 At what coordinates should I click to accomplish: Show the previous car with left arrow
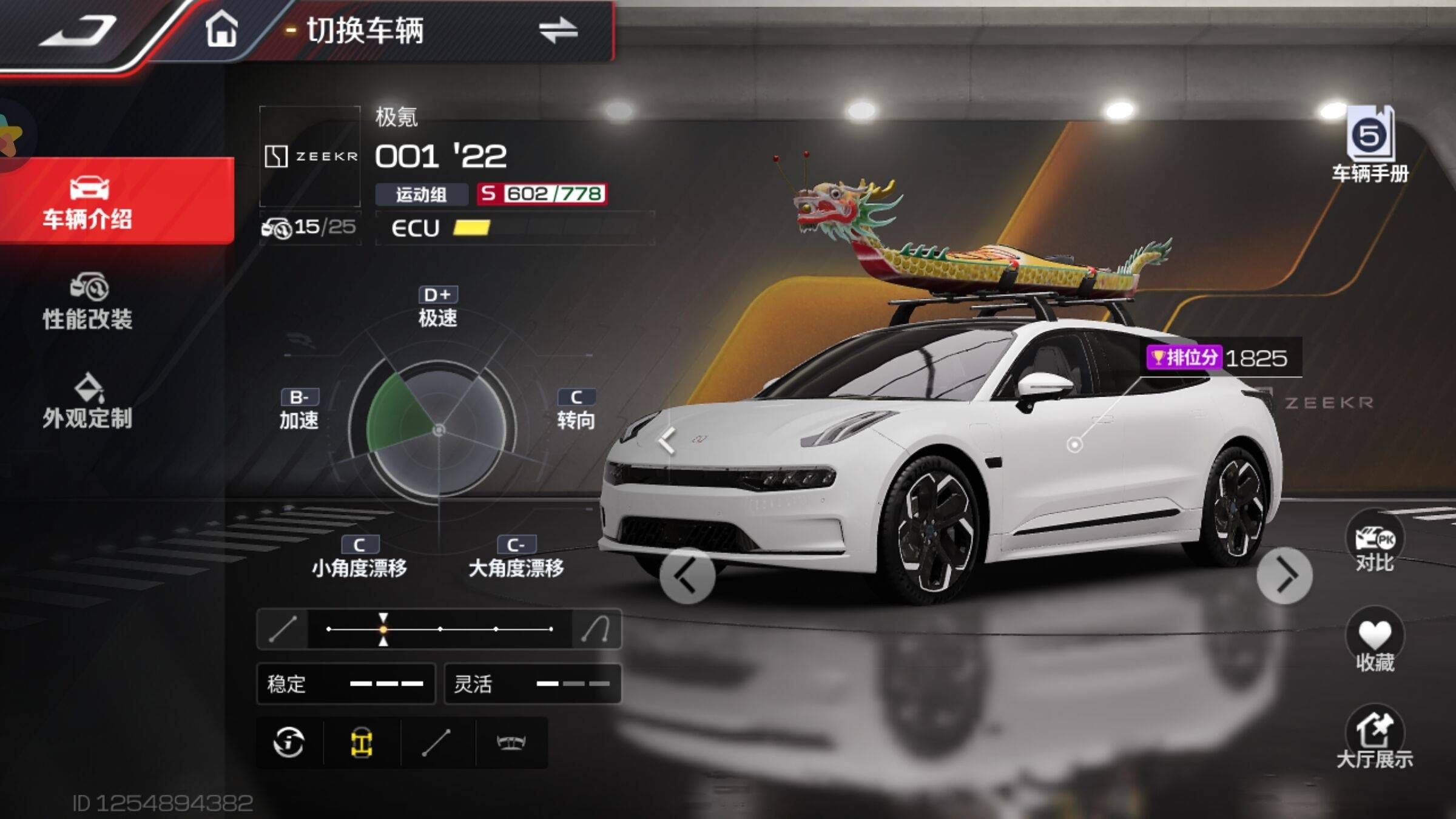point(687,576)
